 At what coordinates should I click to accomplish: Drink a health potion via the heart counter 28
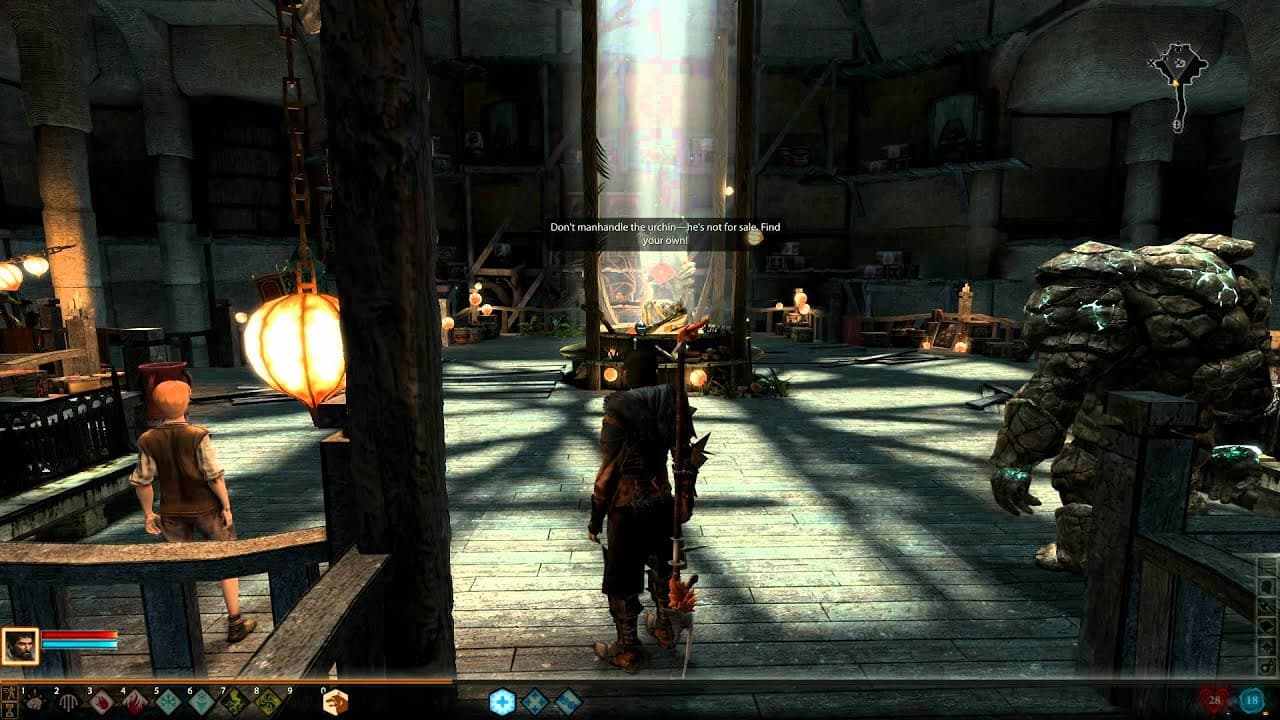click(x=1214, y=699)
